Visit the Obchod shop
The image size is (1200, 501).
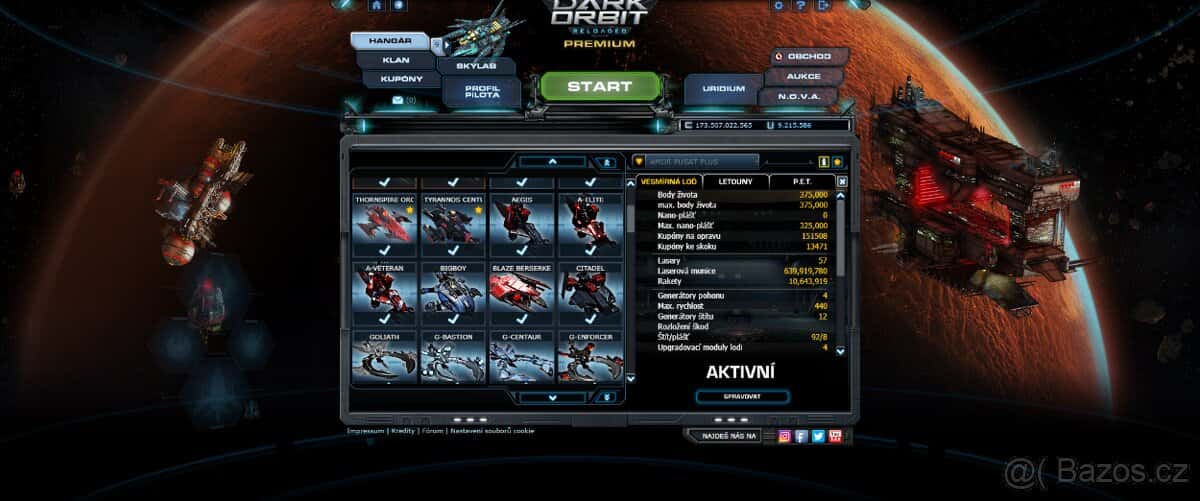tap(808, 56)
